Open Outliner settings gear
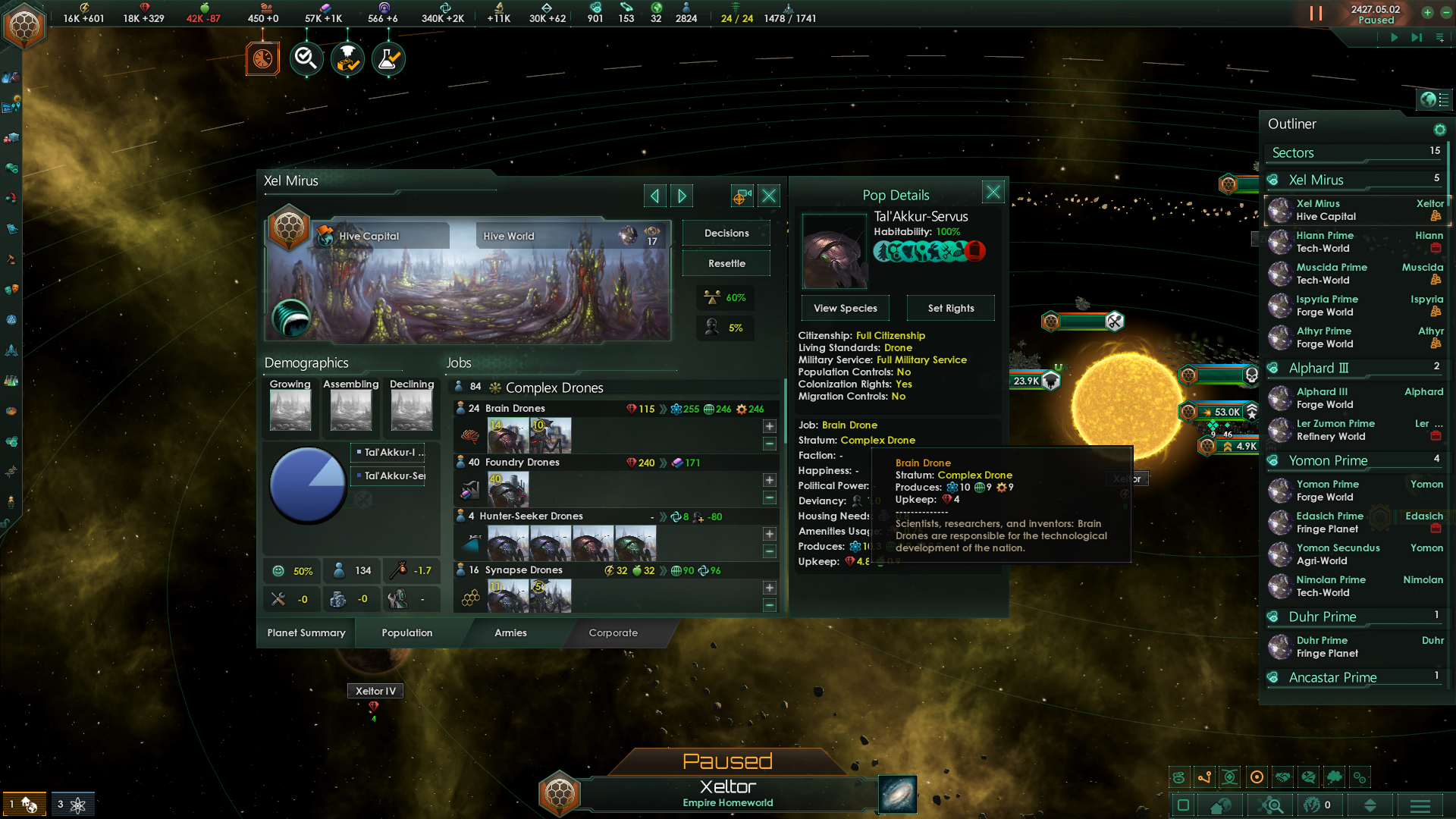The image size is (1456, 819). click(x=1439, y=130)
